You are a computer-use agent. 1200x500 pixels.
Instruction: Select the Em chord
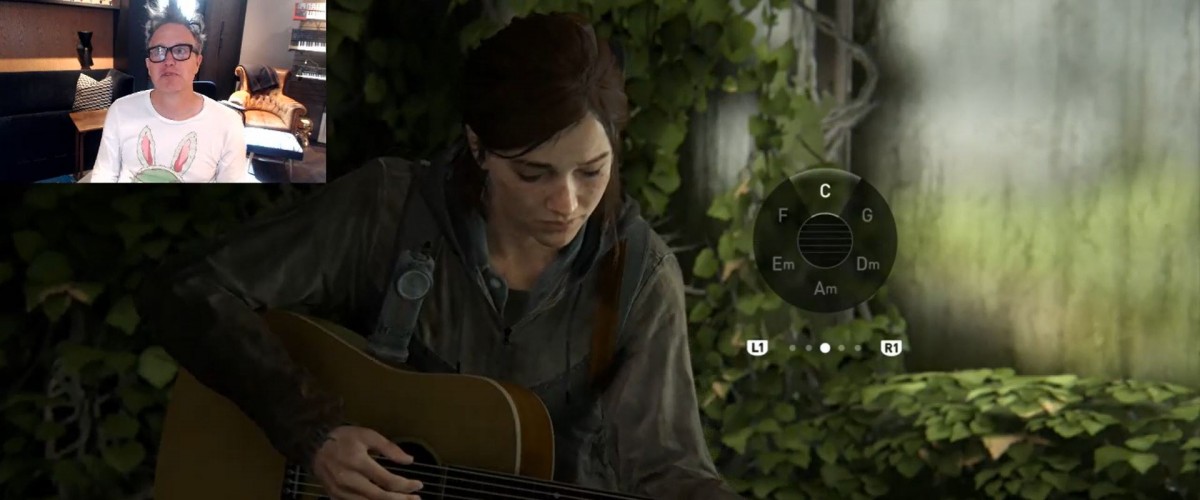pyautogui.click(x=783, y=264)
